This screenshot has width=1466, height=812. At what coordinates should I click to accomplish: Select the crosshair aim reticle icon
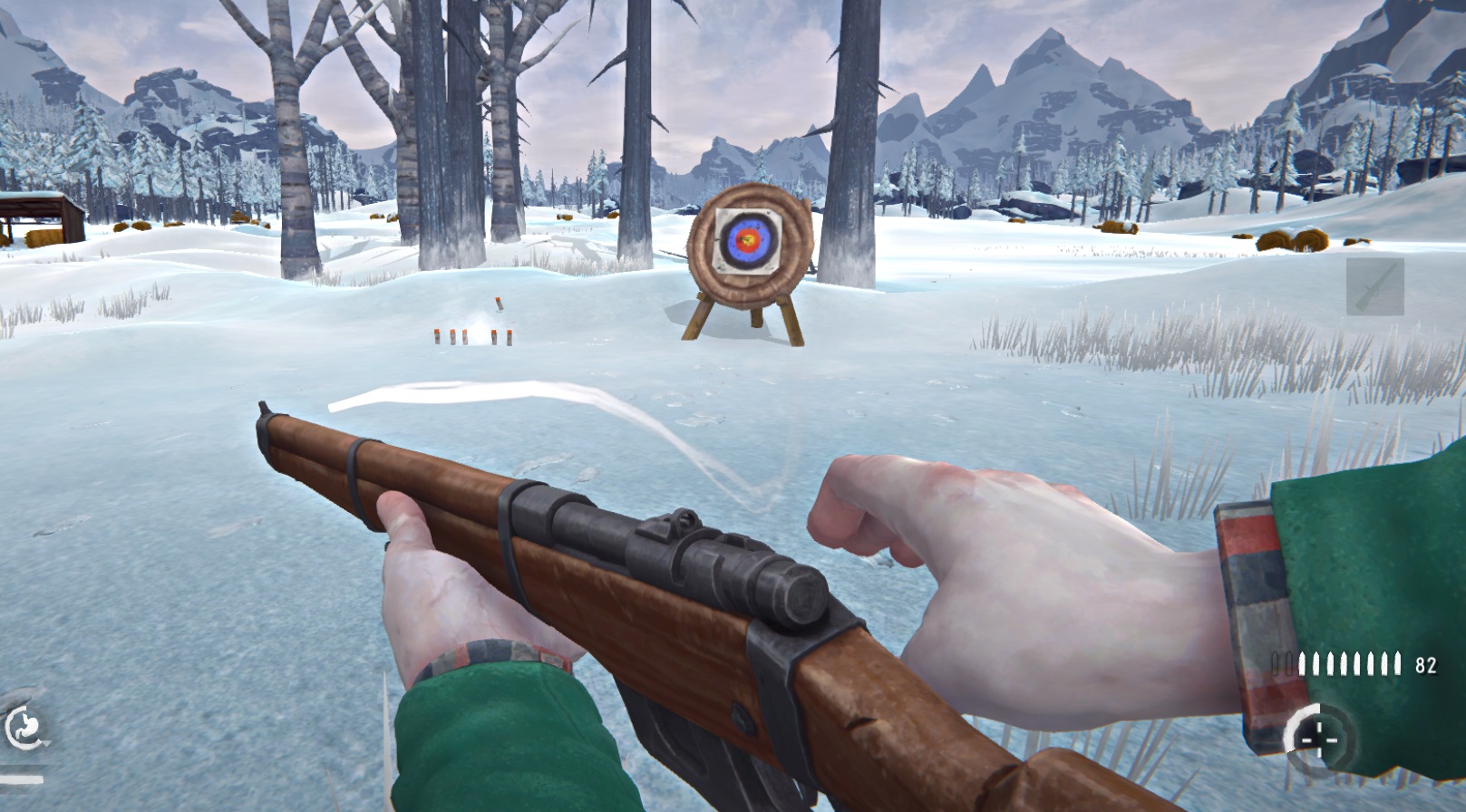tap(1319, 739)
